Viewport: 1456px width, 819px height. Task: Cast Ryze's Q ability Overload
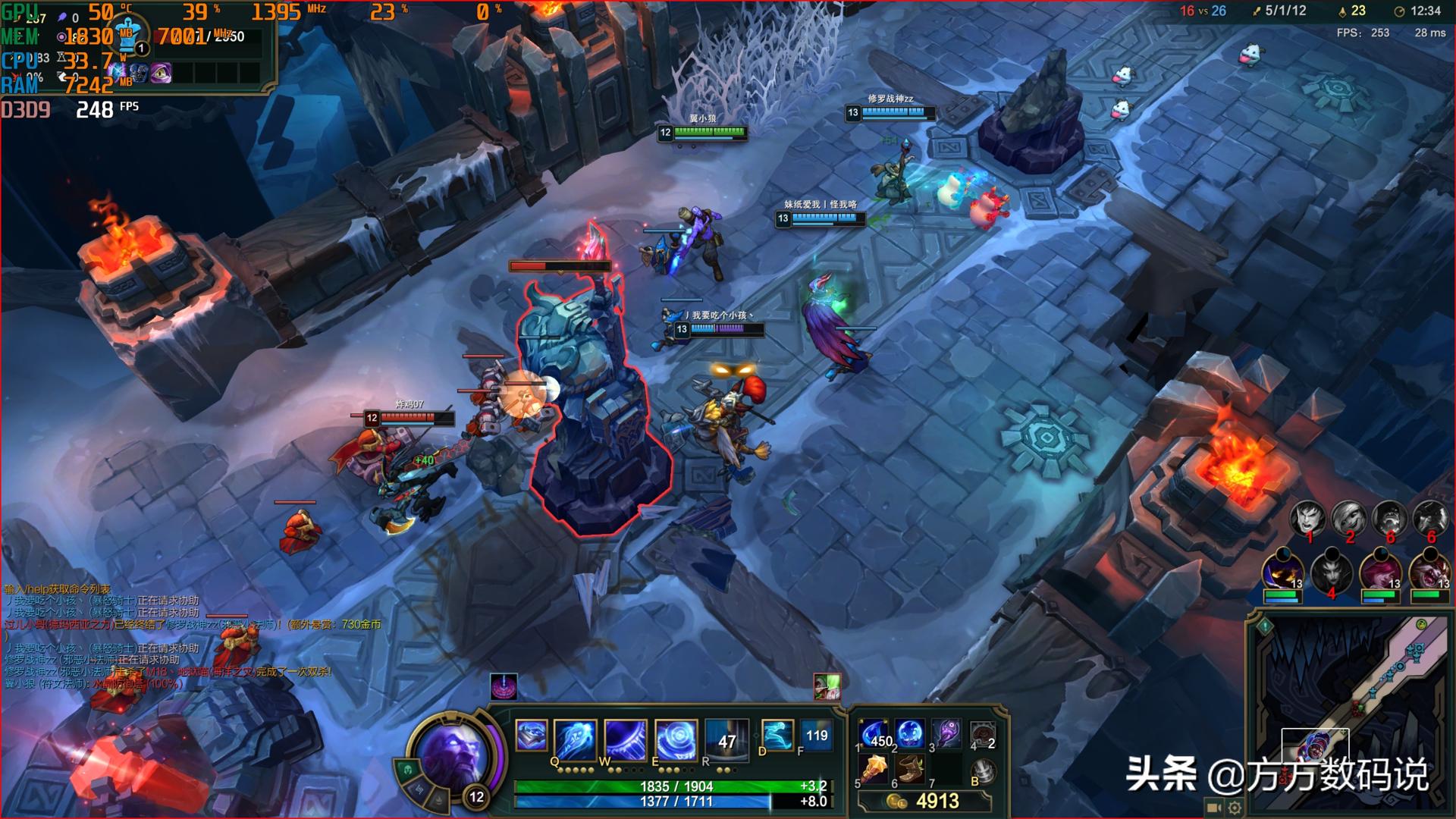click(x=576, y=739)
